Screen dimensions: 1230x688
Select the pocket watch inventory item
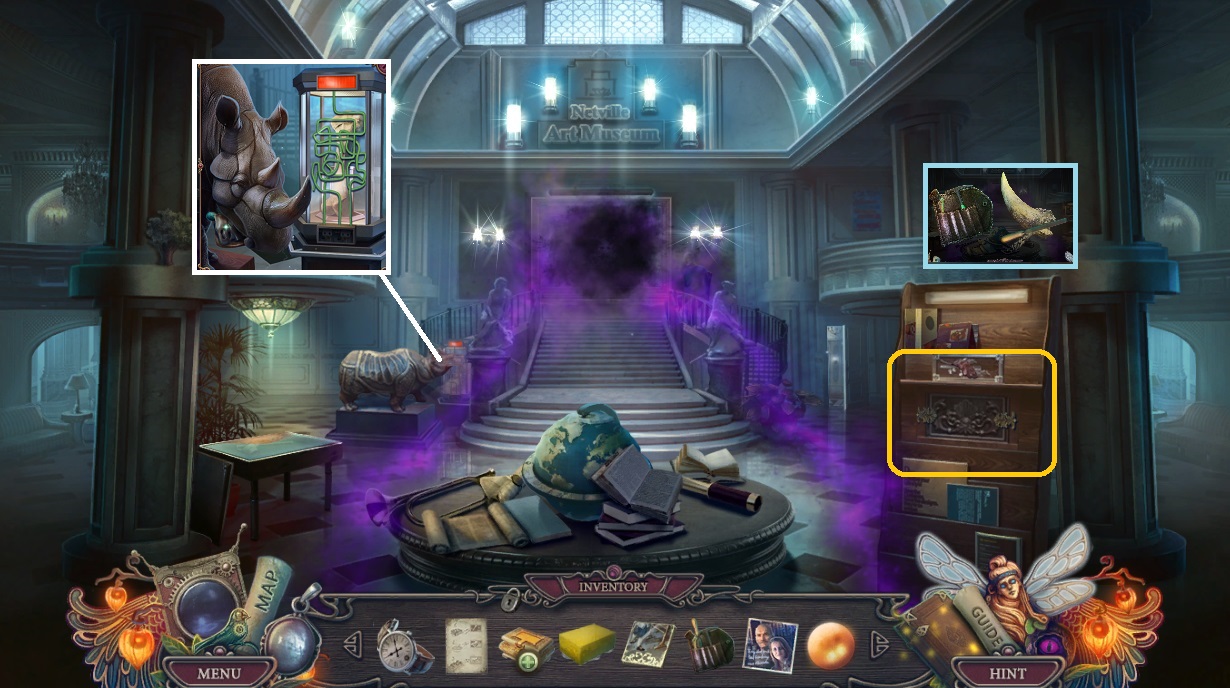(x=405, y=646)
